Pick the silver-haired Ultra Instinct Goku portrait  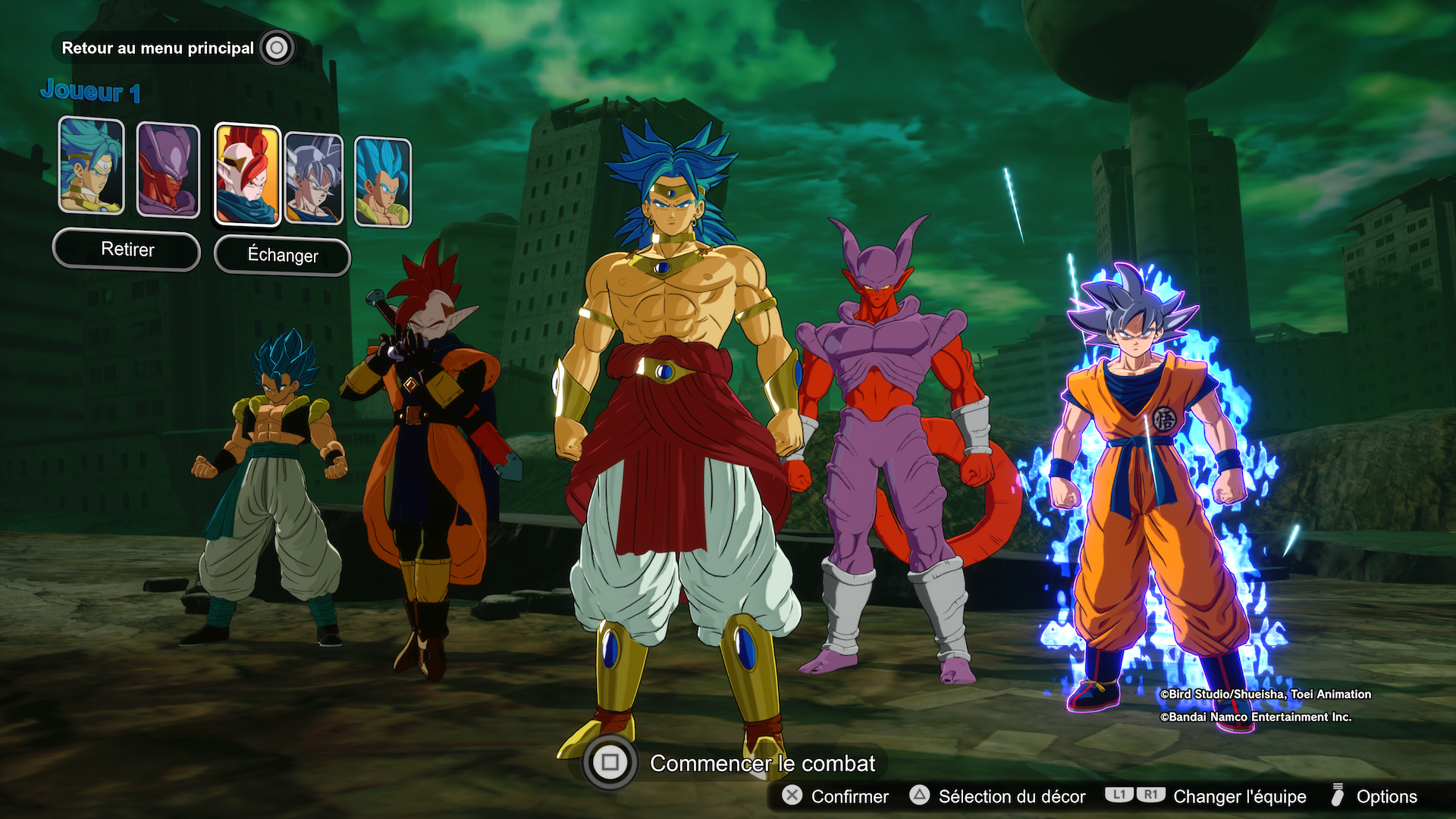point(314,179)
